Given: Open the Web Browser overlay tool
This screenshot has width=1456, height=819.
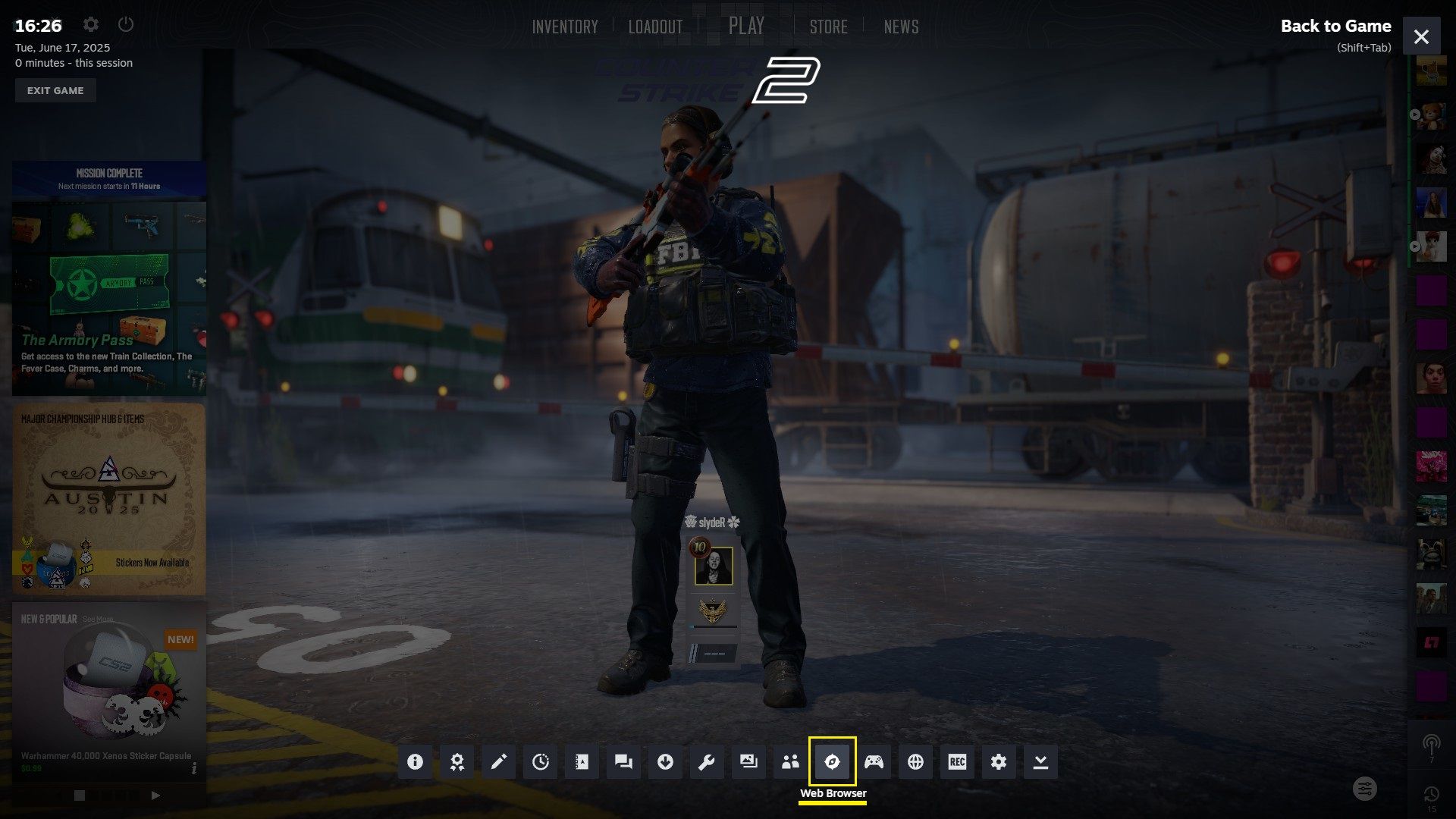Looking at the screenshot, I should (x=832, y=761).
